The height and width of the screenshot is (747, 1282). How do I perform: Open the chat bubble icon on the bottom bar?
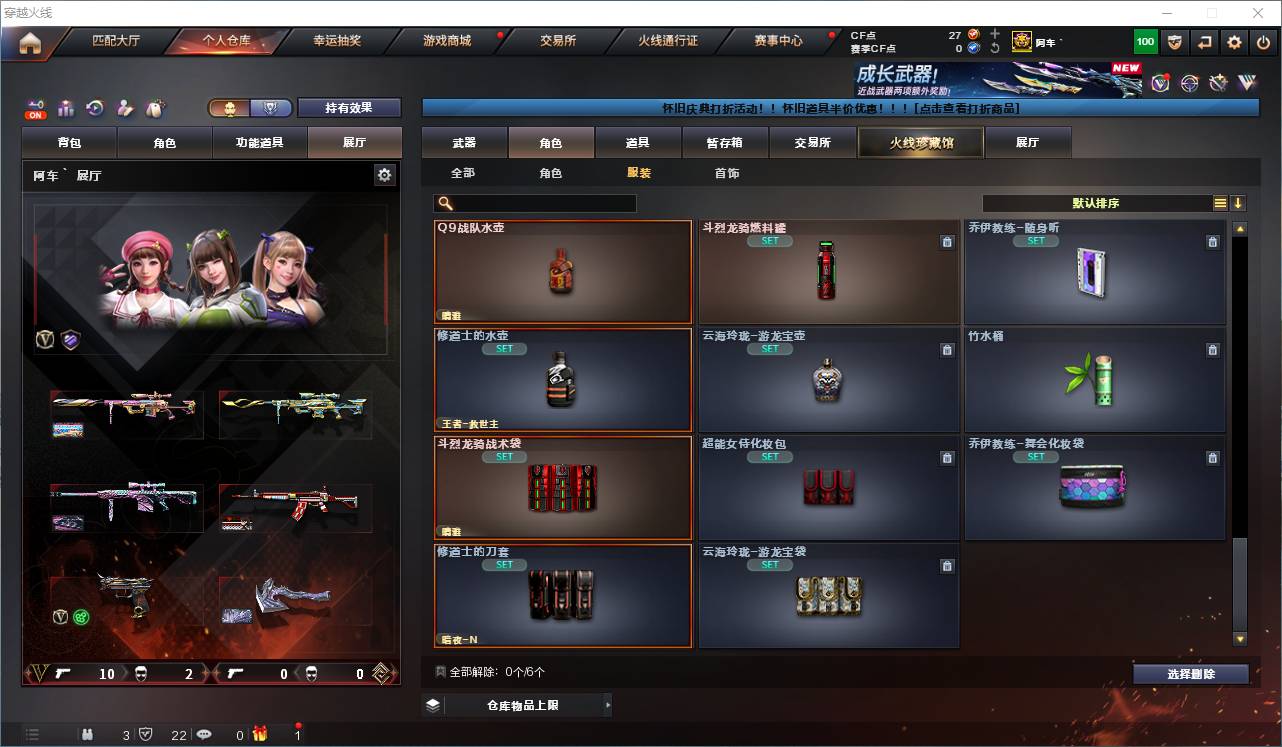(204, 733)
